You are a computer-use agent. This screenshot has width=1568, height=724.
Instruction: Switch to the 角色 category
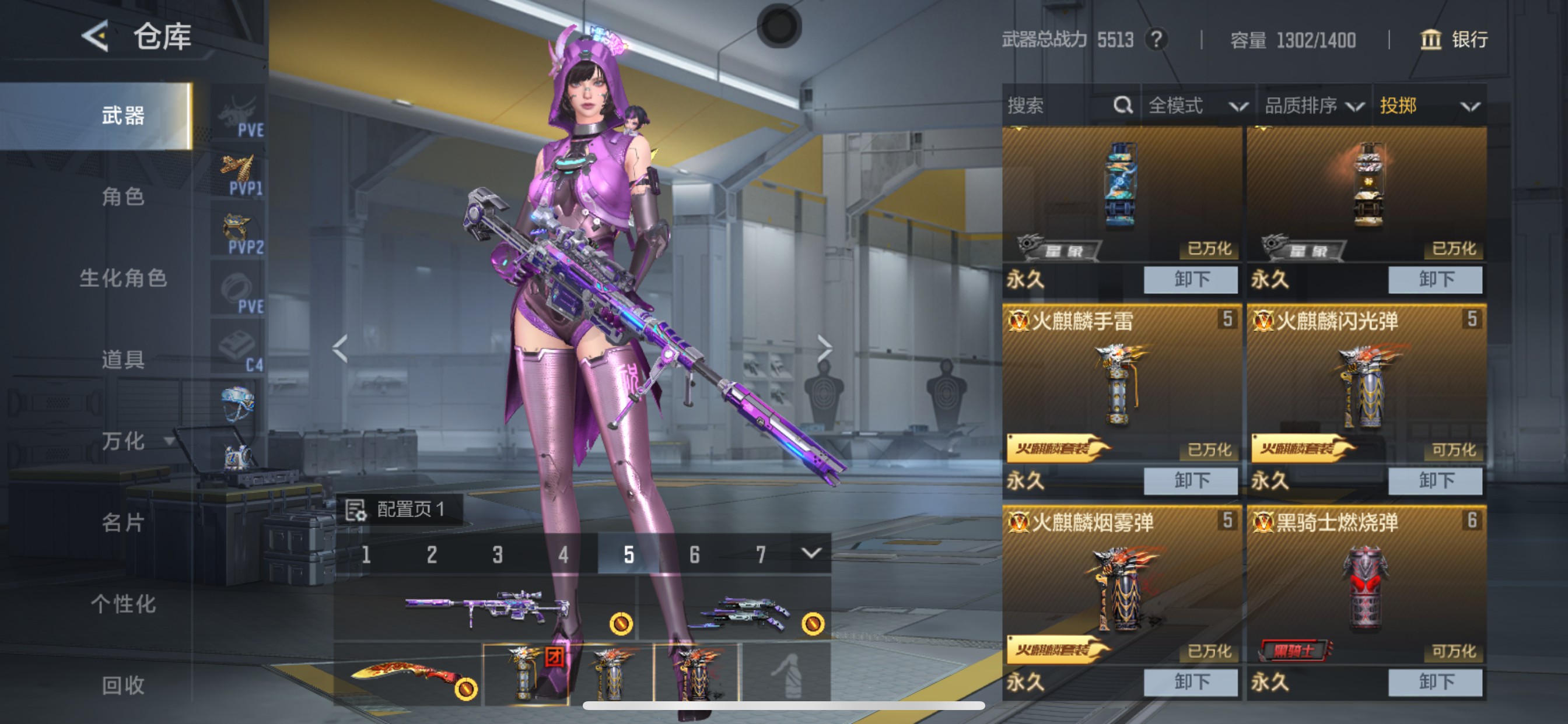tap(123, 196)
